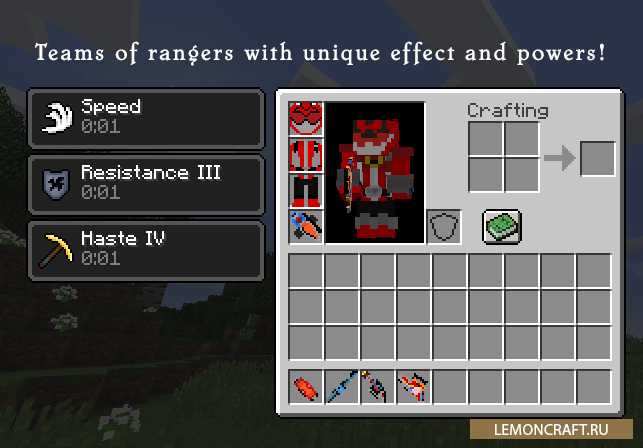Click the Haste IV effect entry
This screenshot has height=448, width=643.
pyautogui.click(x=146, y=249)
